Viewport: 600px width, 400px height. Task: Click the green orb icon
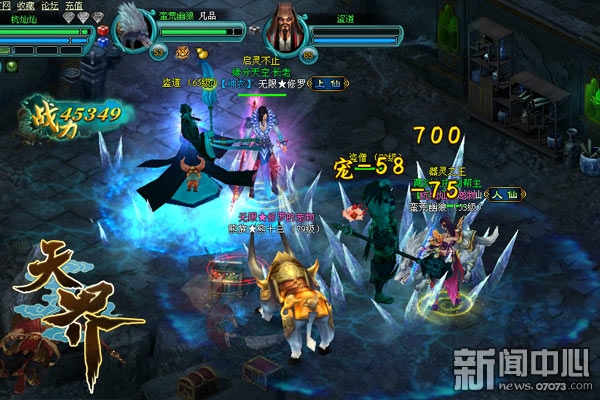[11, 67]
